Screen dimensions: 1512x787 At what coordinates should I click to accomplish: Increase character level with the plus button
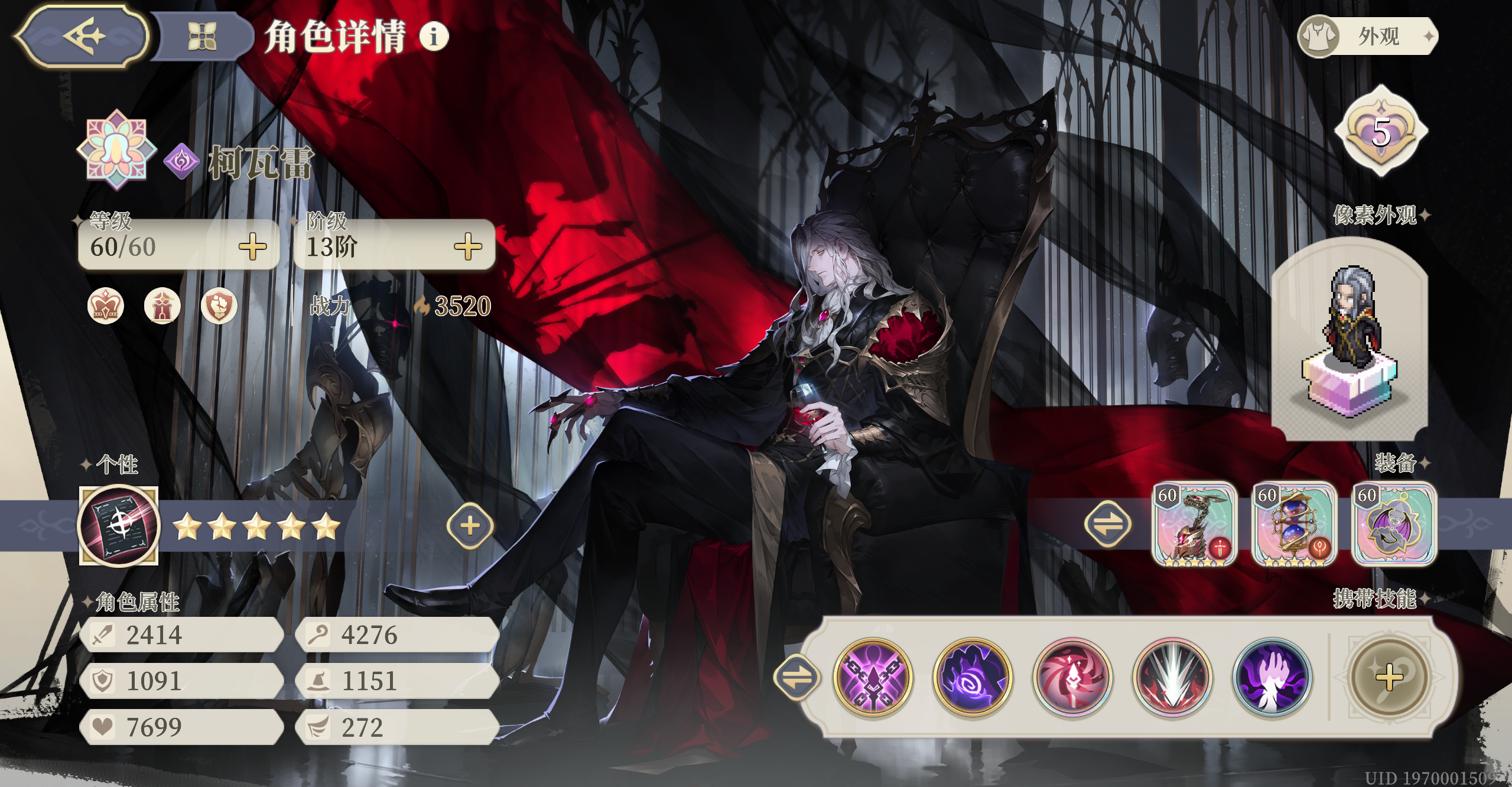tap(253, 246)
